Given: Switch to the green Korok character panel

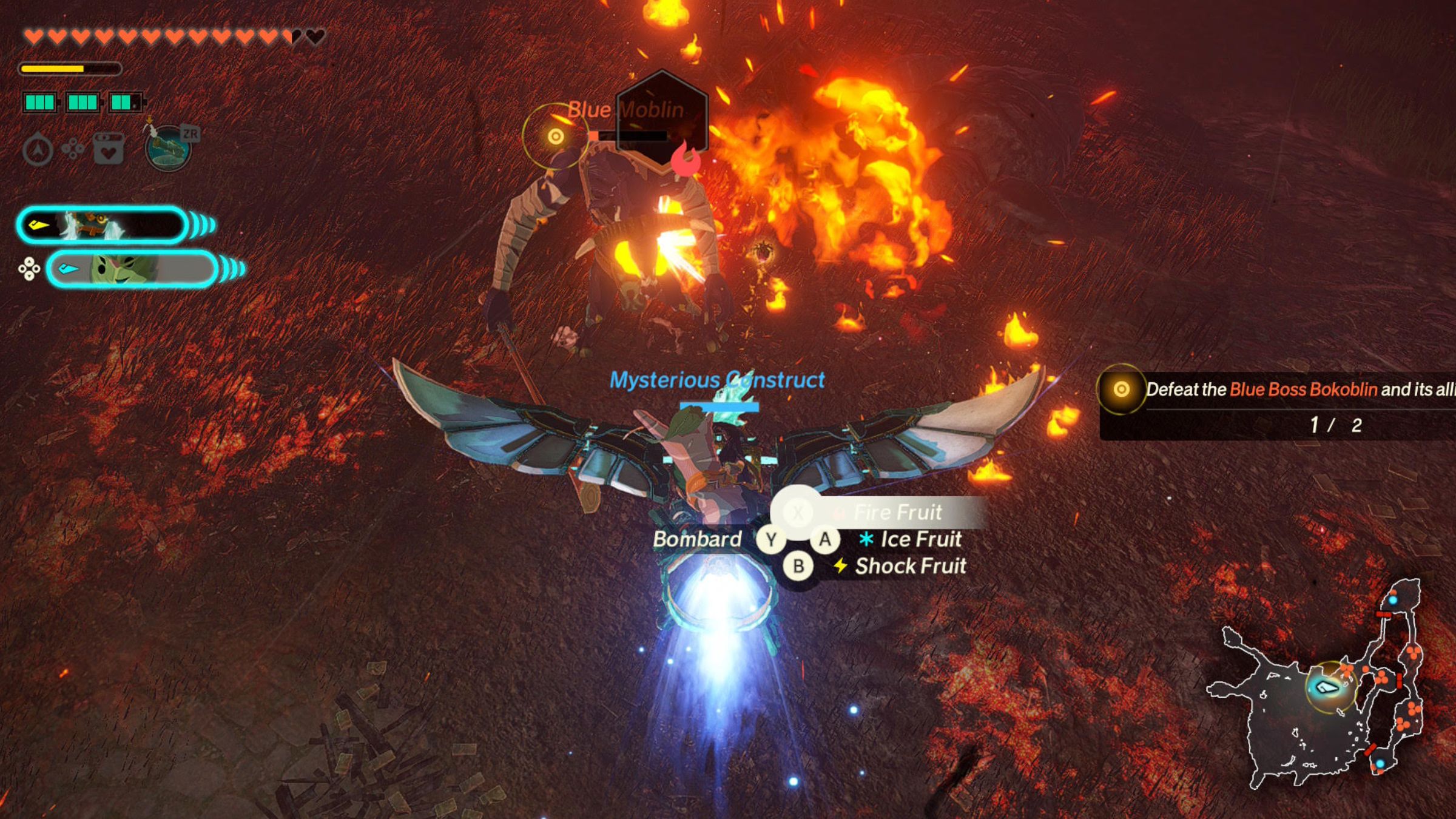Looking at the screenshot, I should click(x=132, y=269).
